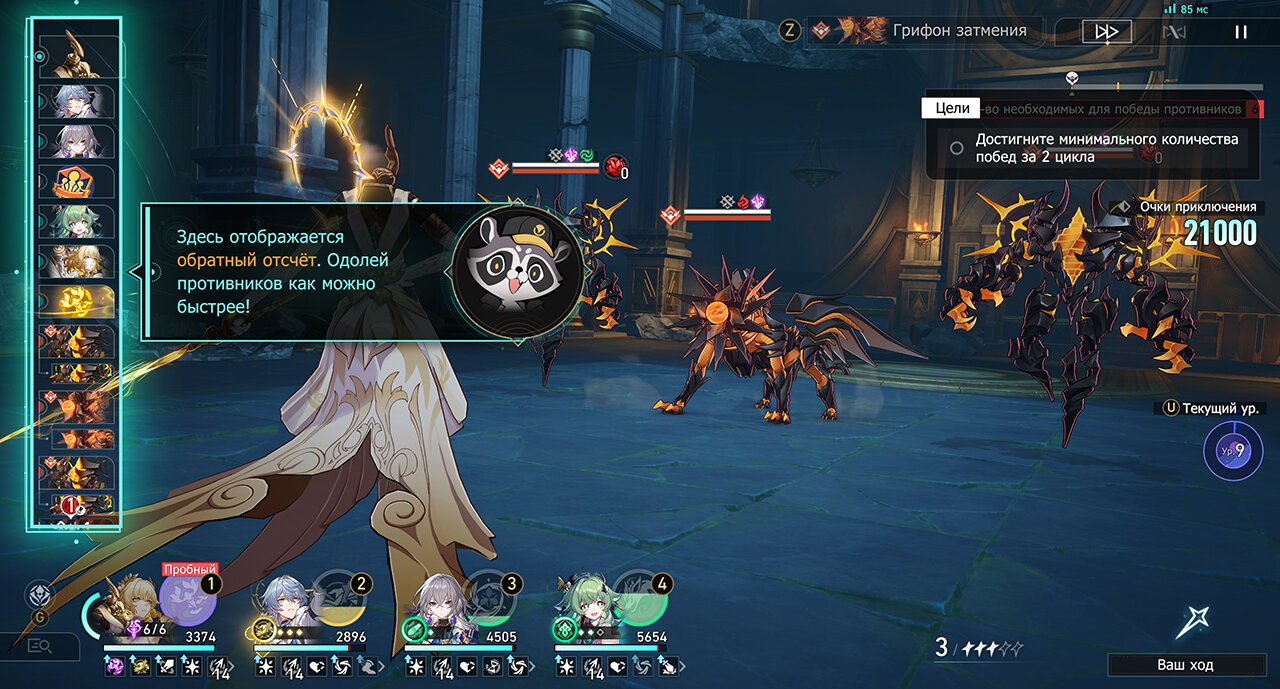Toggle the double-speed battle button

1106,32
